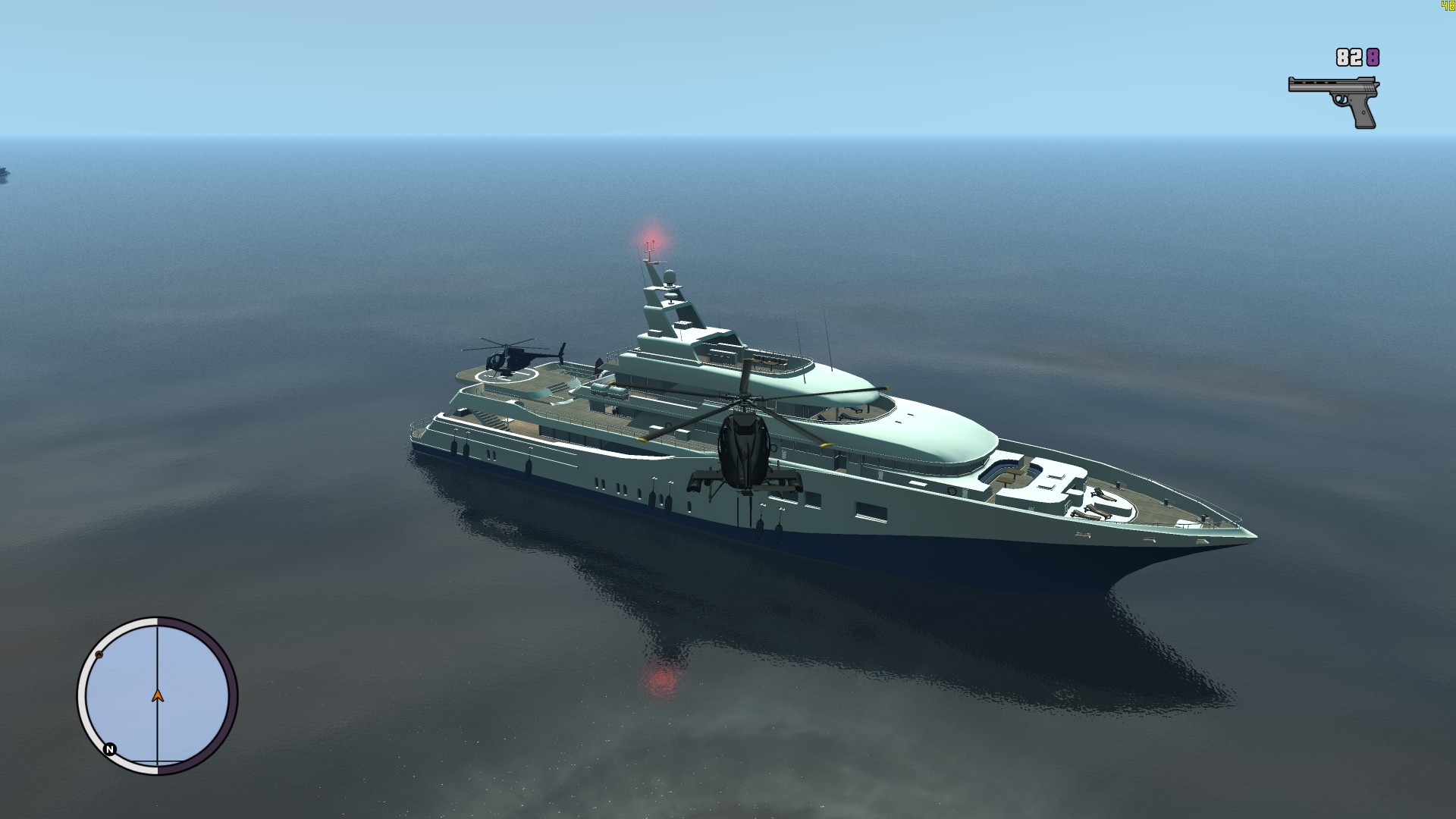Click the orange player arrow on the radar

click(x=158, y=695)
